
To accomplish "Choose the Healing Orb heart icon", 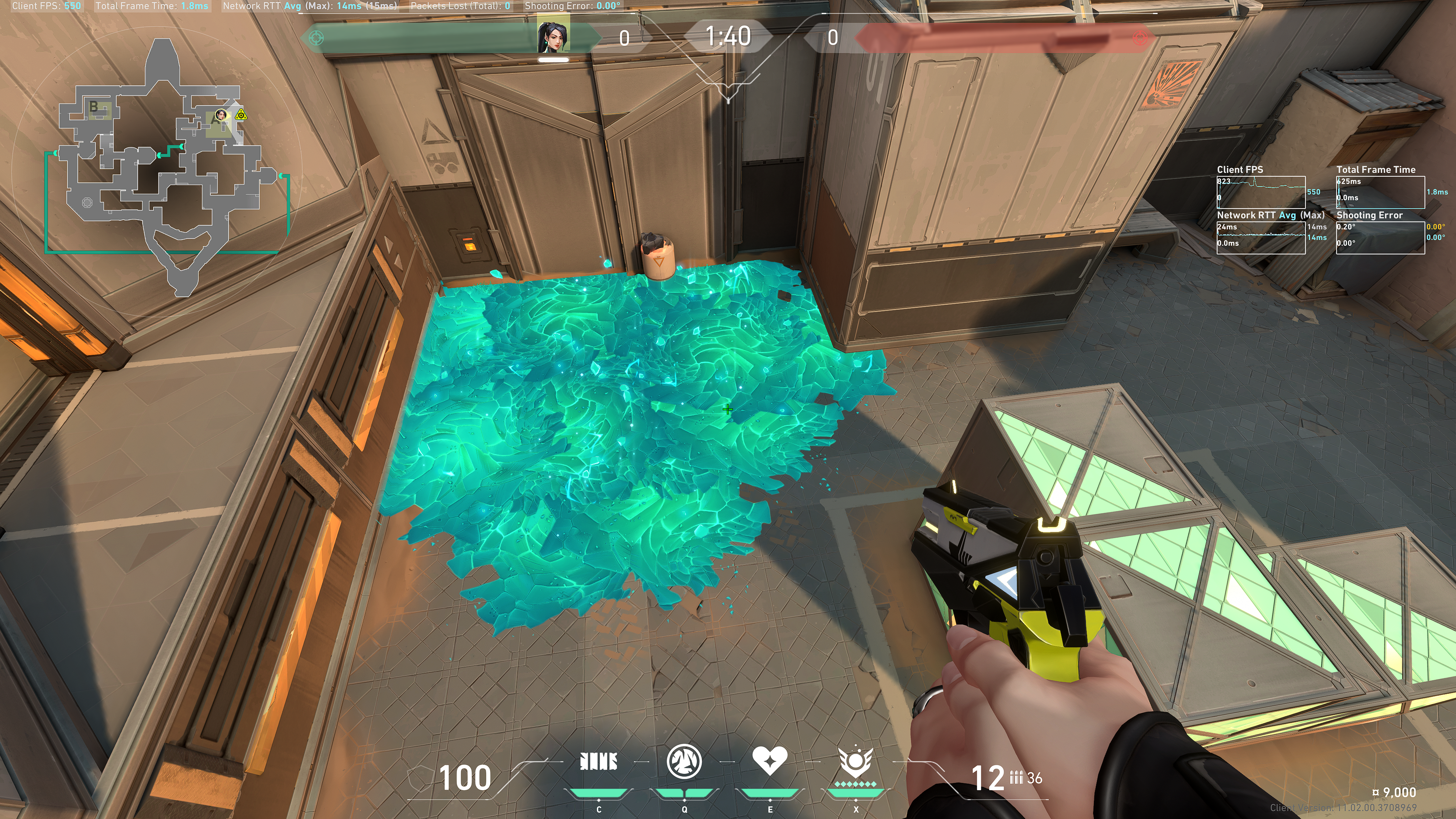I will (x=769, y=761).
